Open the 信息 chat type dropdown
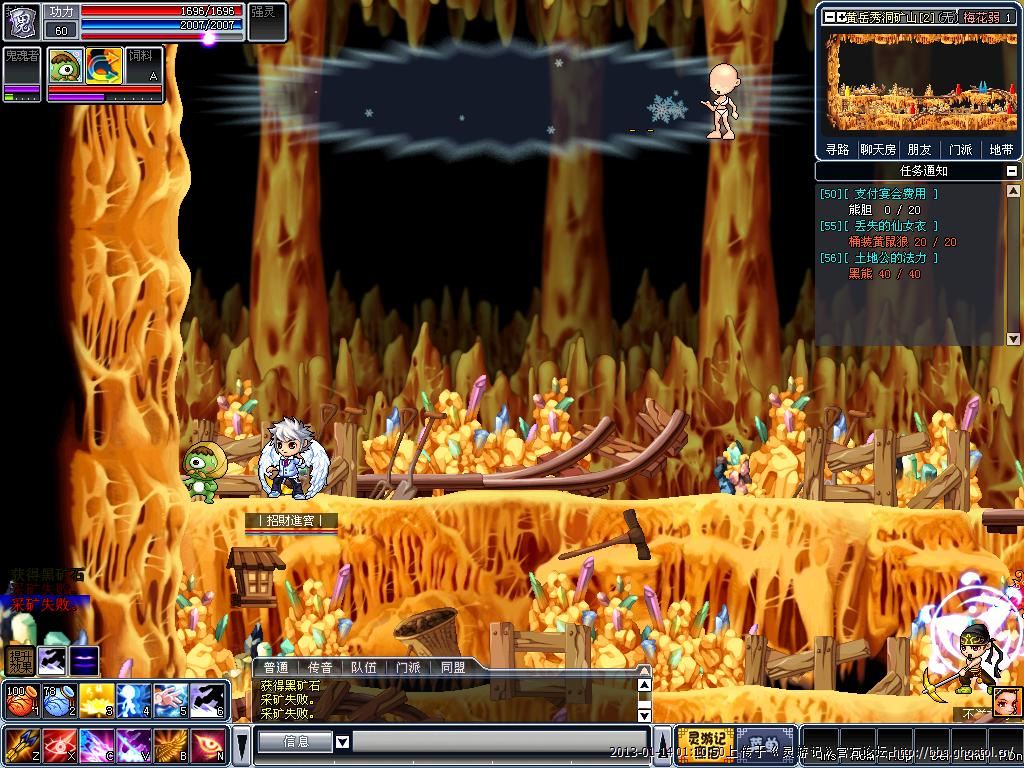 tap(342, 742)
